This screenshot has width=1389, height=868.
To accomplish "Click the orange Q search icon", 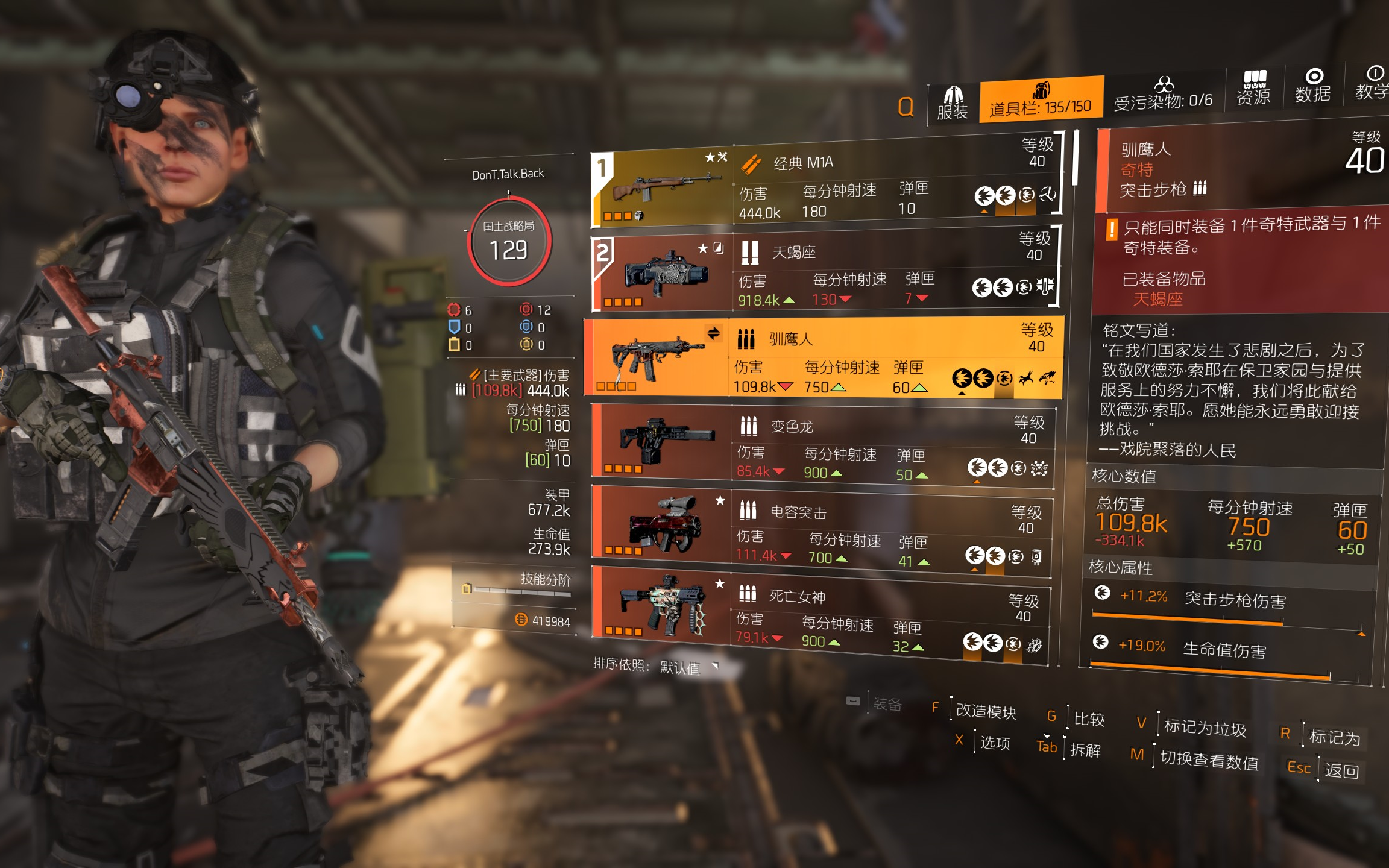I will tap(906, 107).
